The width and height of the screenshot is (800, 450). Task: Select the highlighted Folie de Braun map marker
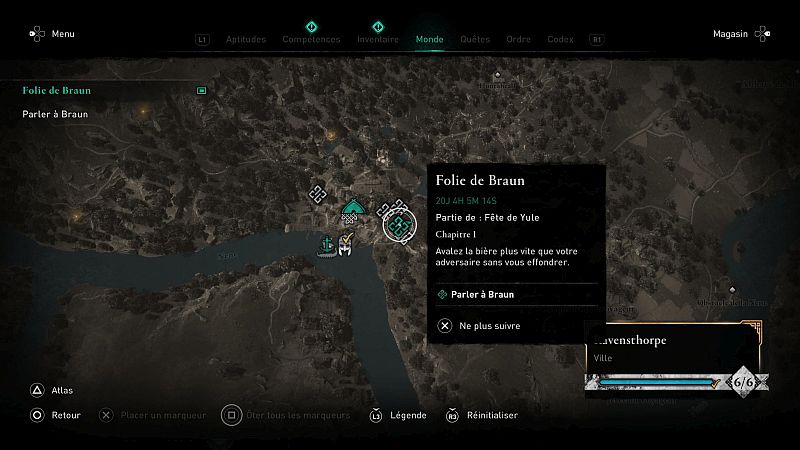[398, 226]
